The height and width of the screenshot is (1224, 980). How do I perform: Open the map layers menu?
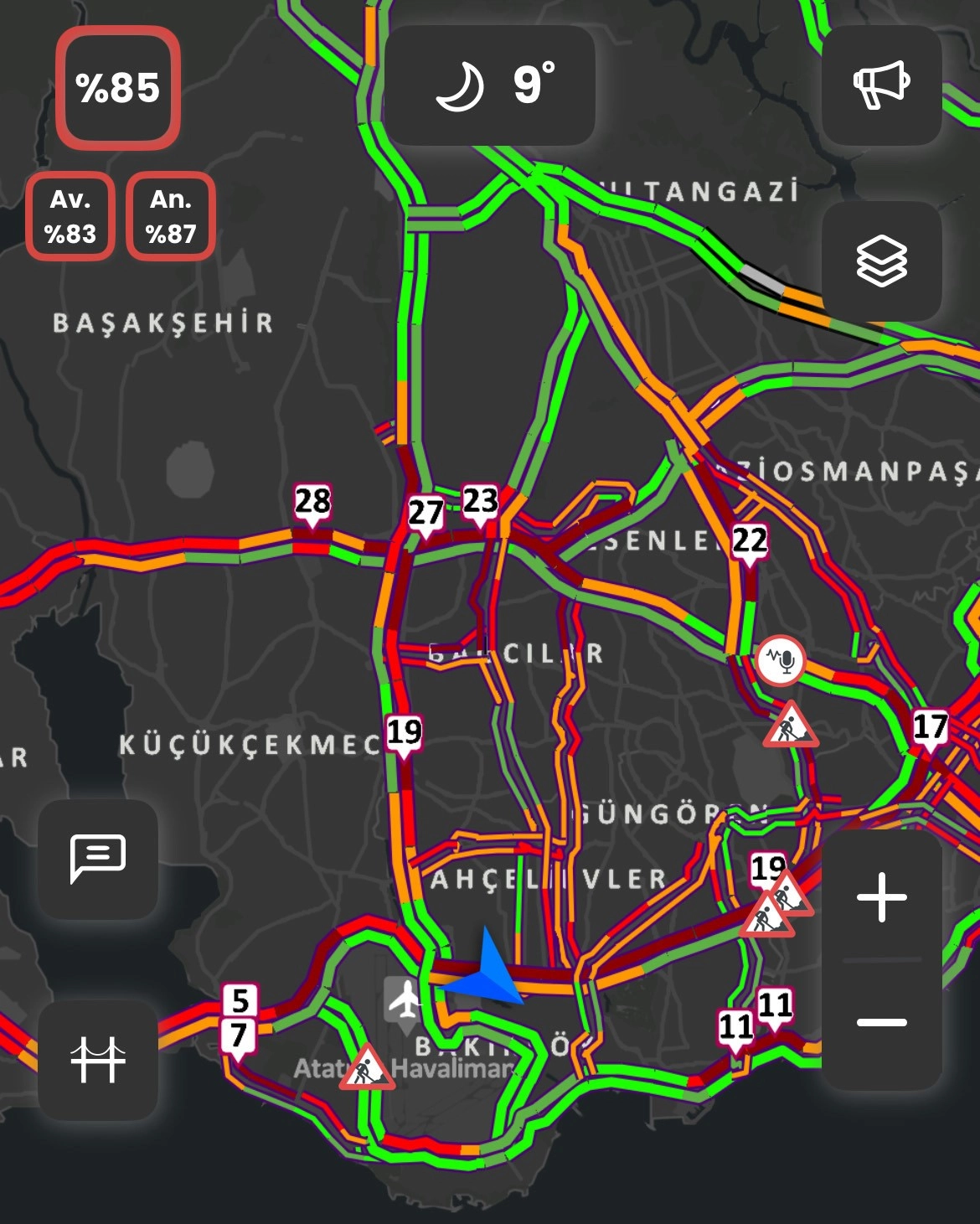coord(881,261)
